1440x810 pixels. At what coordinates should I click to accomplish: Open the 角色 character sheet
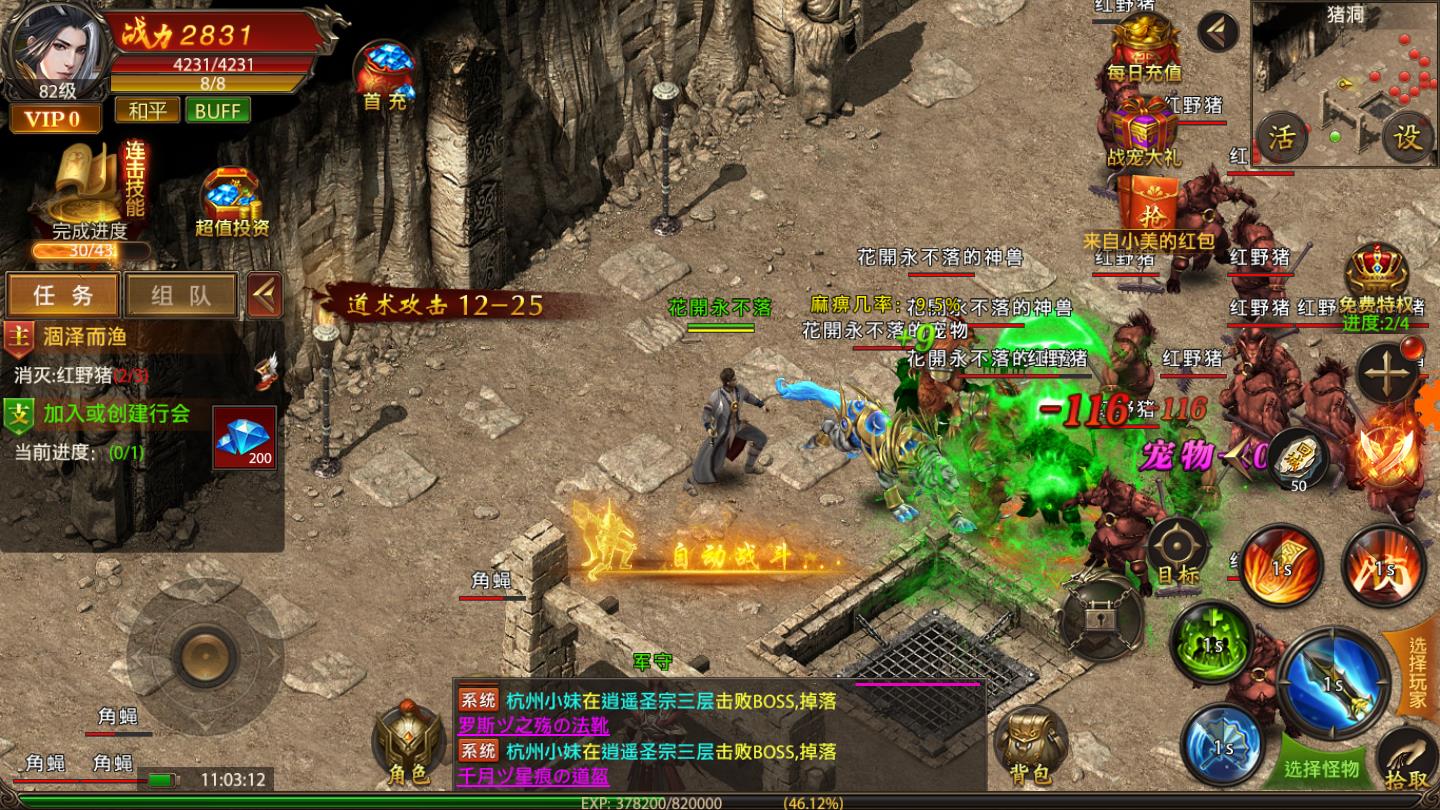pyautogui.click(x=407, y=744)
